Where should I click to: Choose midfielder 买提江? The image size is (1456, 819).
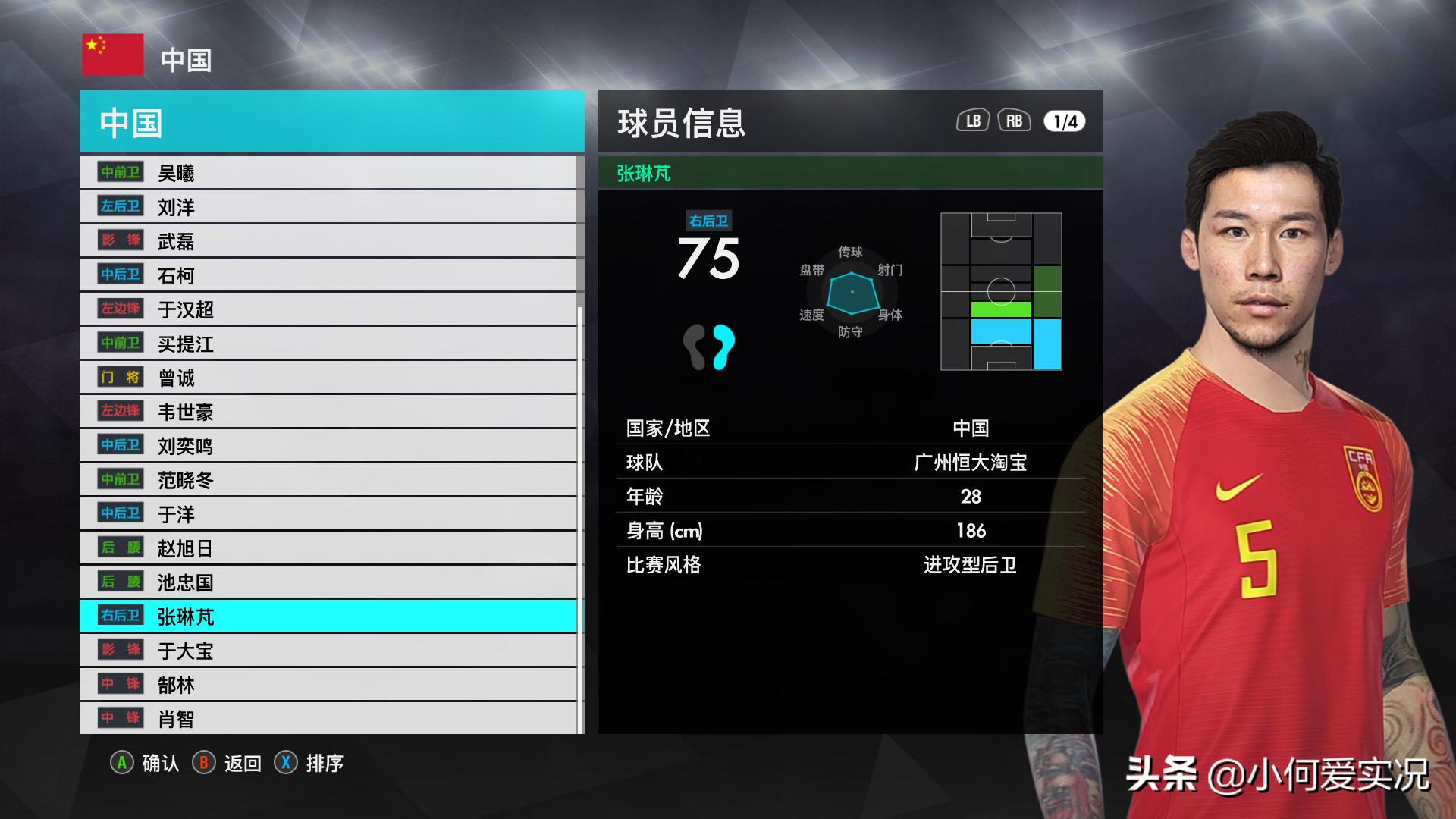click(328, 344)
